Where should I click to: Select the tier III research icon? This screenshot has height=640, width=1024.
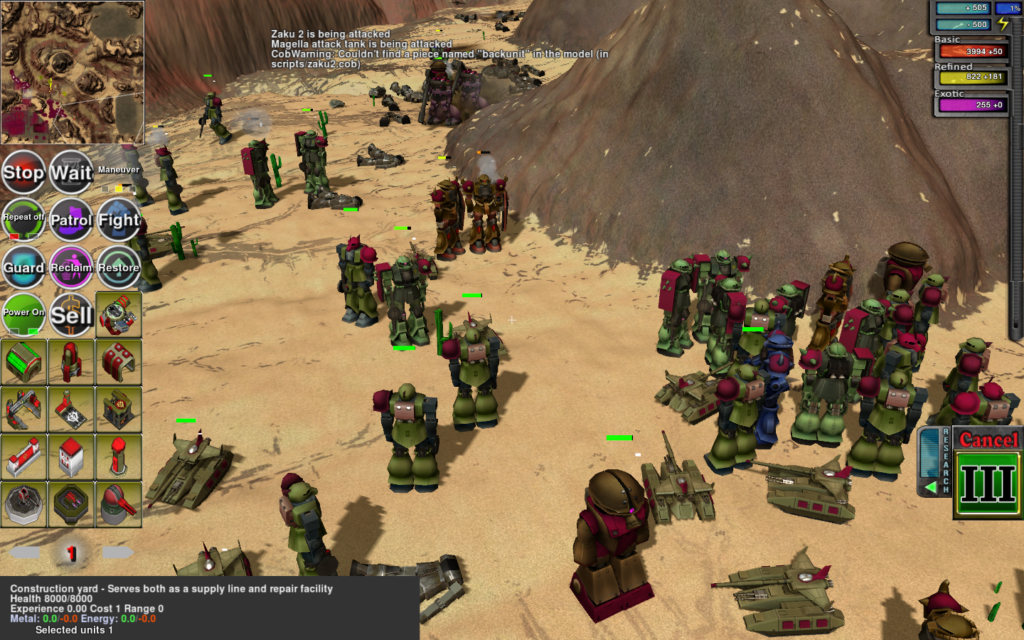tap(987, 484)
